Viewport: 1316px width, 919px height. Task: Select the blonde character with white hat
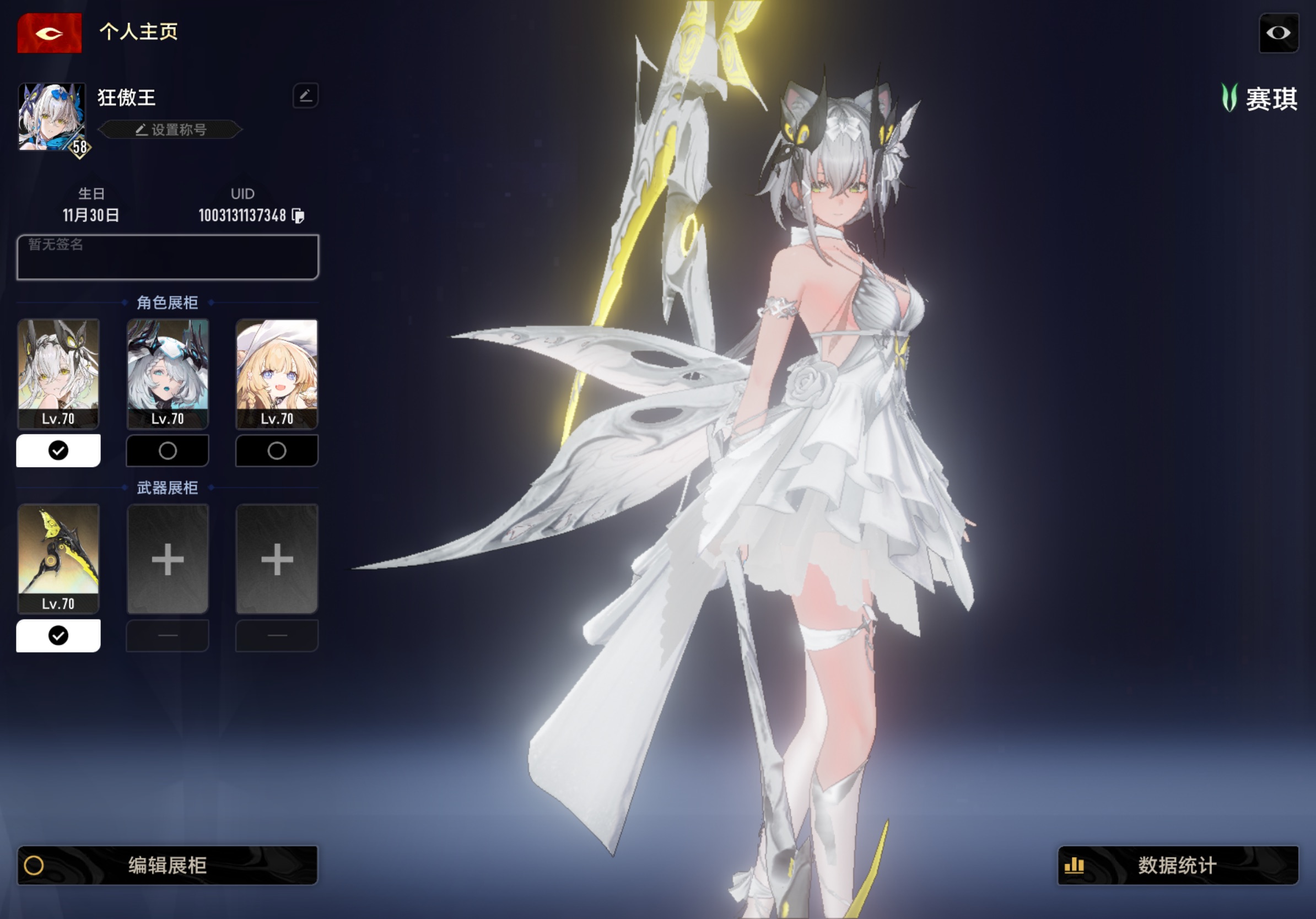coord(277,374)
